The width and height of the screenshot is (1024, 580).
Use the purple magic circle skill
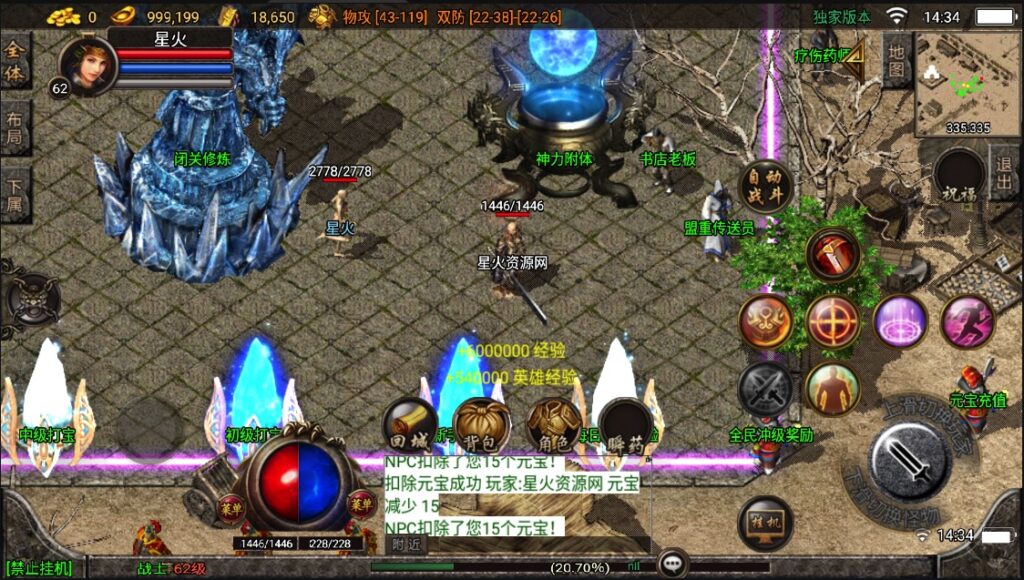click(900, 321)
